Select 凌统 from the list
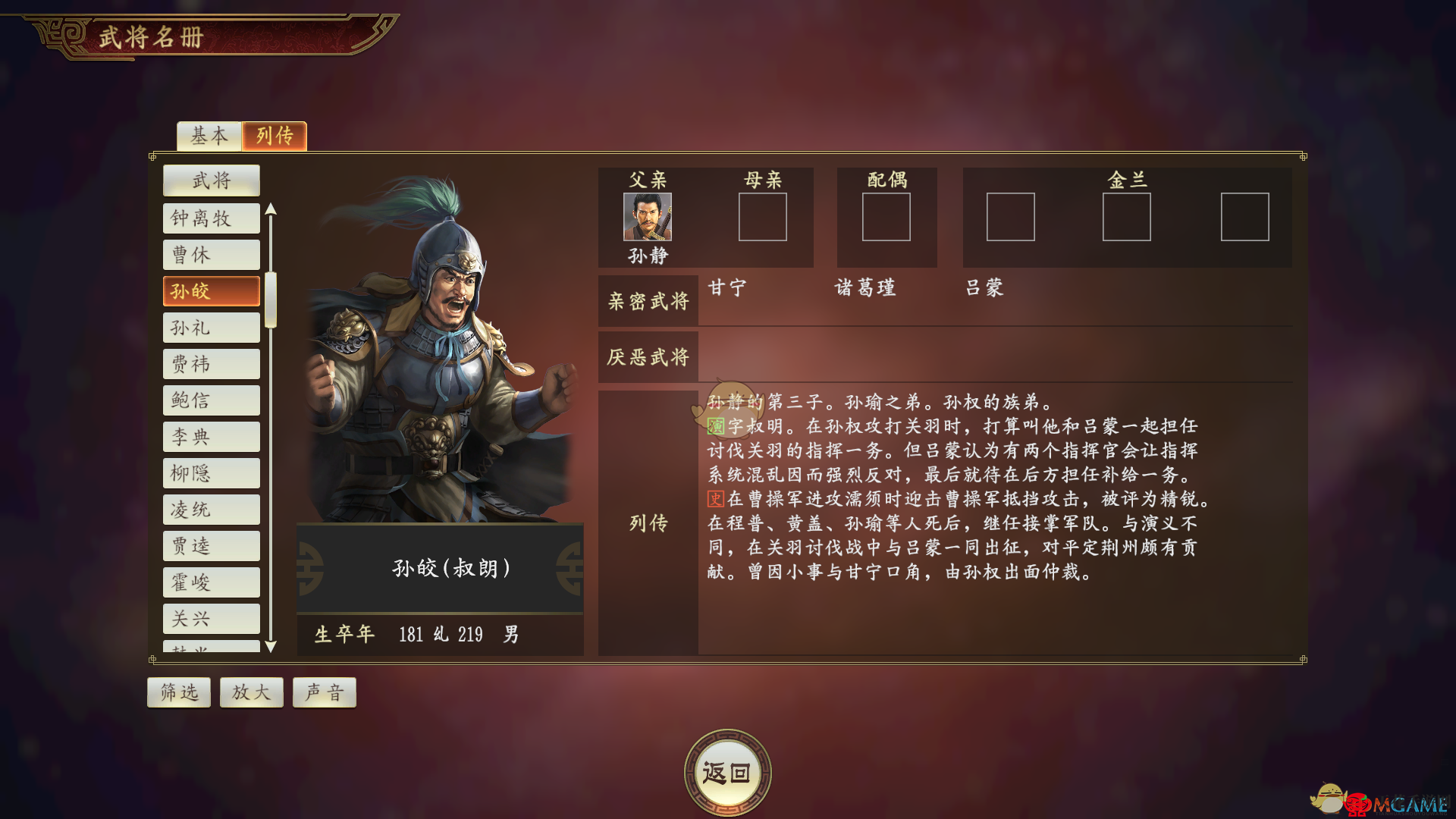Viewport: 1456px width, 819px height. click(x=212, y=510)
